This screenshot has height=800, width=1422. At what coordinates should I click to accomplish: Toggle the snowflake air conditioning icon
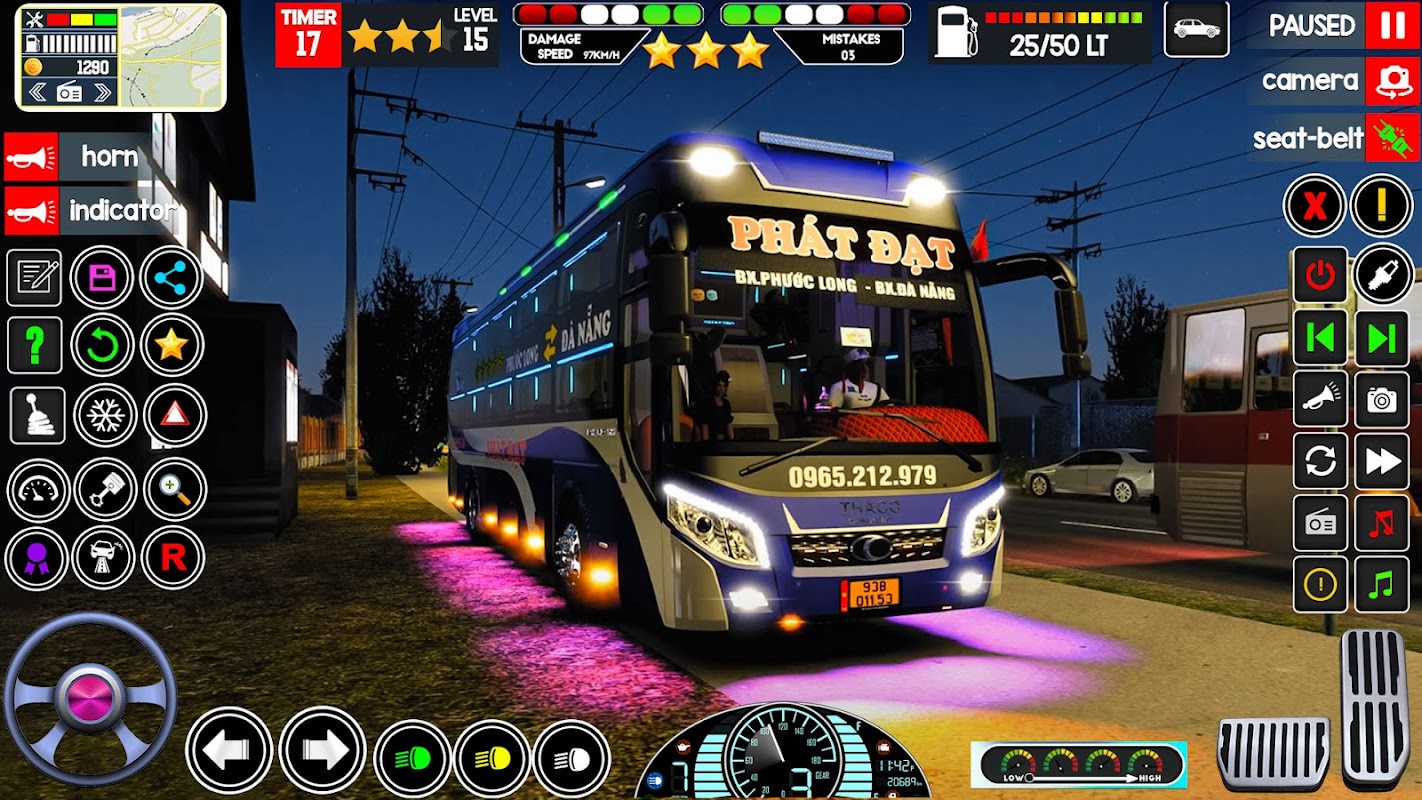[104, 415]
